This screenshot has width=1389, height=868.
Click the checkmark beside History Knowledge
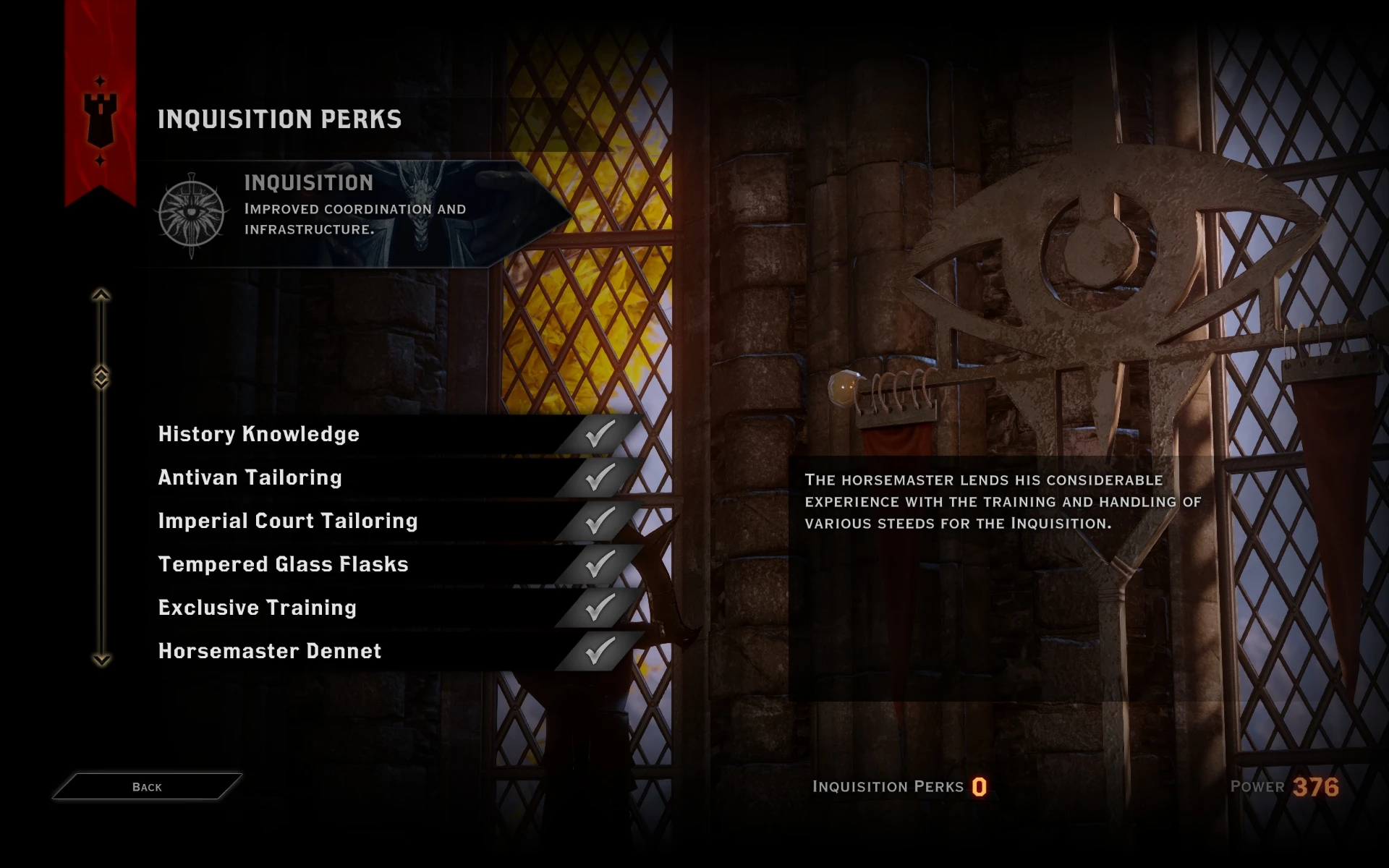click(x=598, y=434)
